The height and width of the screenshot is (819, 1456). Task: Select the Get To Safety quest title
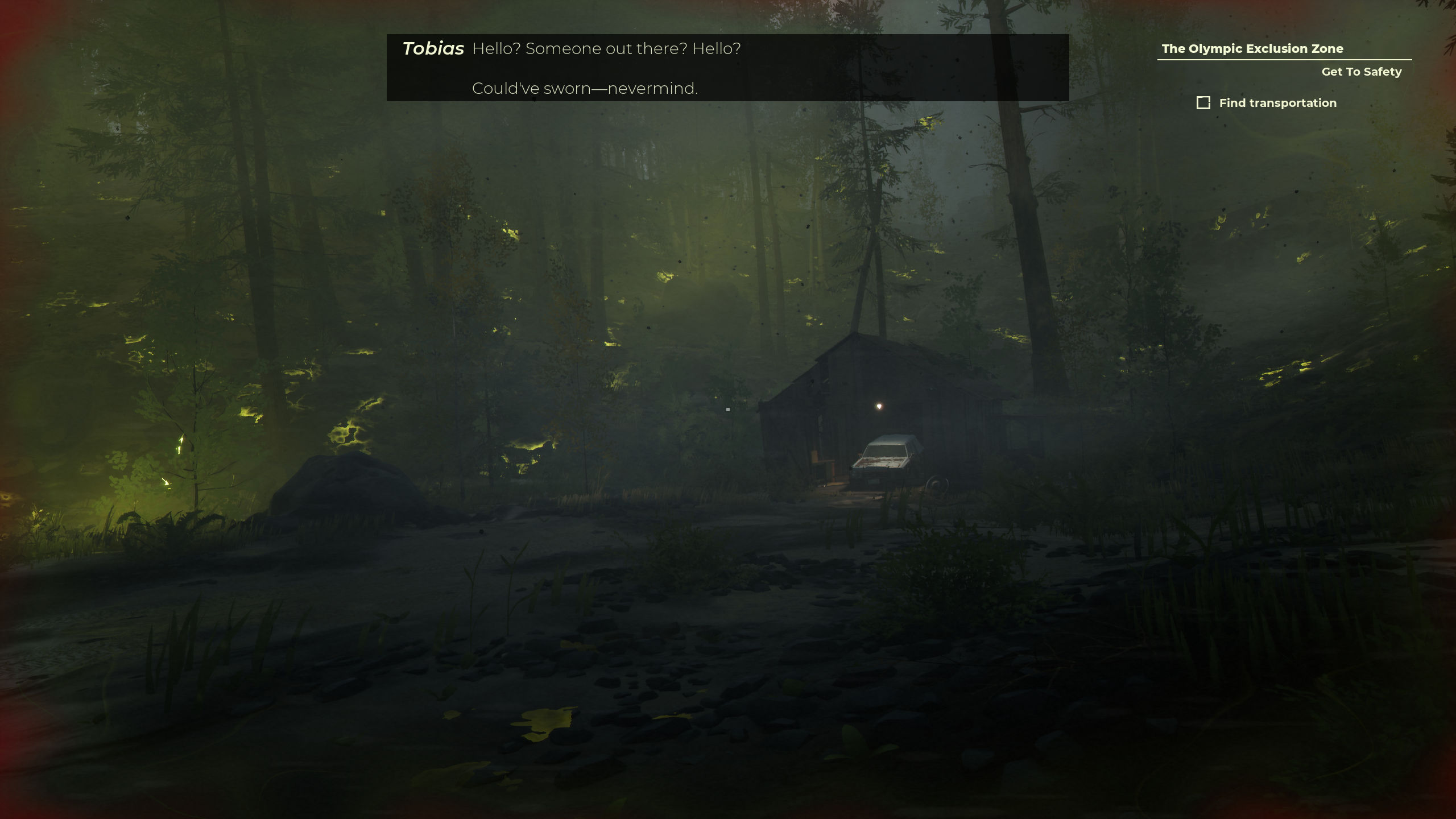pyautogui.click(x=1361, y=72)
